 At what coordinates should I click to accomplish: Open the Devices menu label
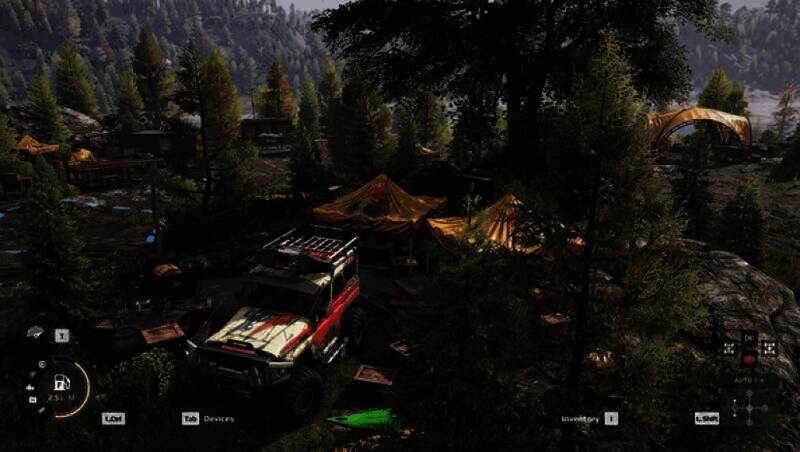(218, 418)
